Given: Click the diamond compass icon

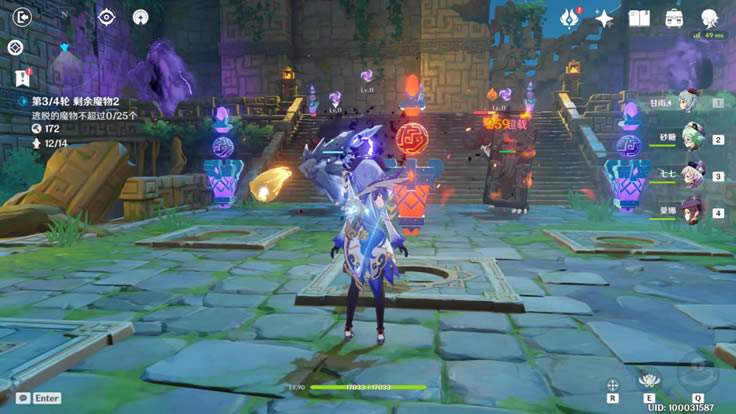Looking at the screenshot, I should [x=15, y=47].
